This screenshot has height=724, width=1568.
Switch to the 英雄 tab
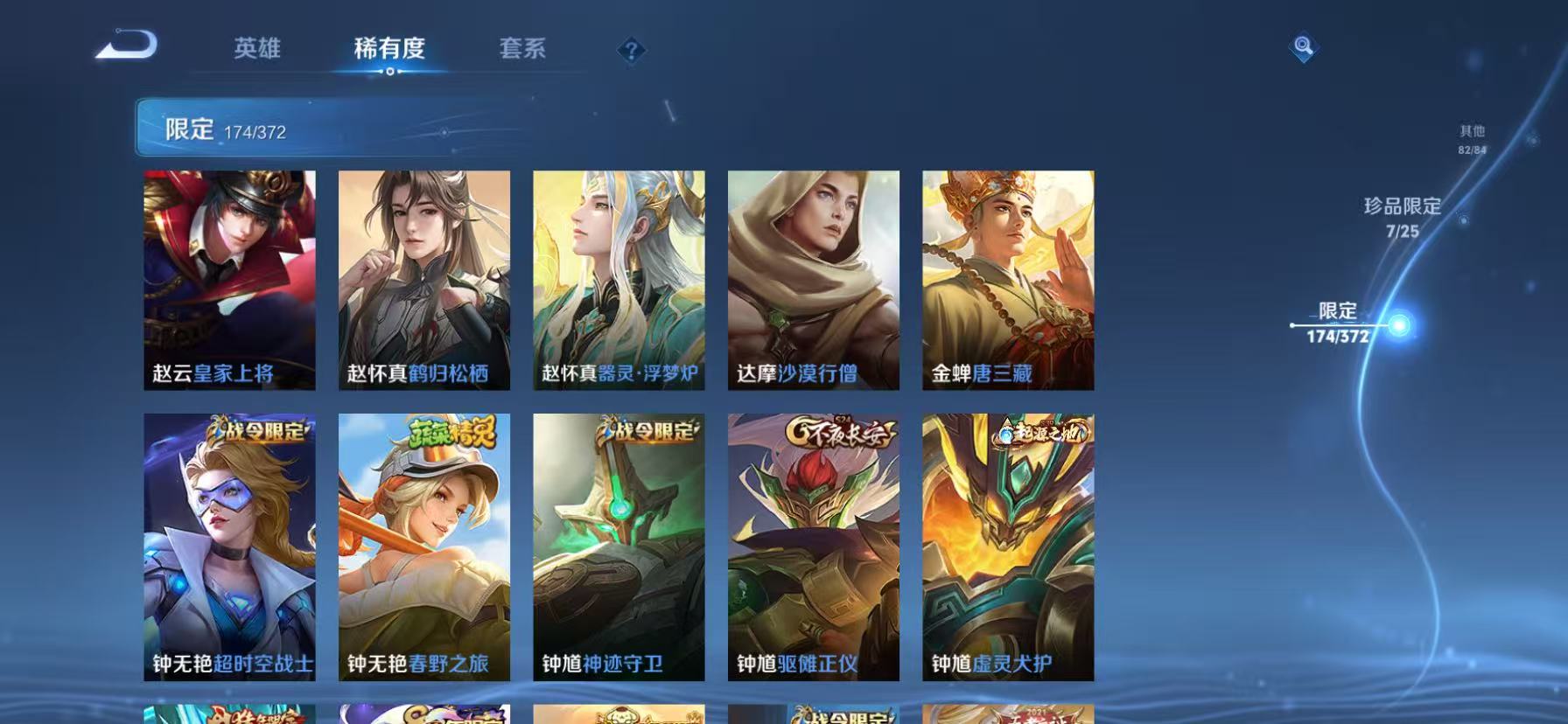(257, 48)
